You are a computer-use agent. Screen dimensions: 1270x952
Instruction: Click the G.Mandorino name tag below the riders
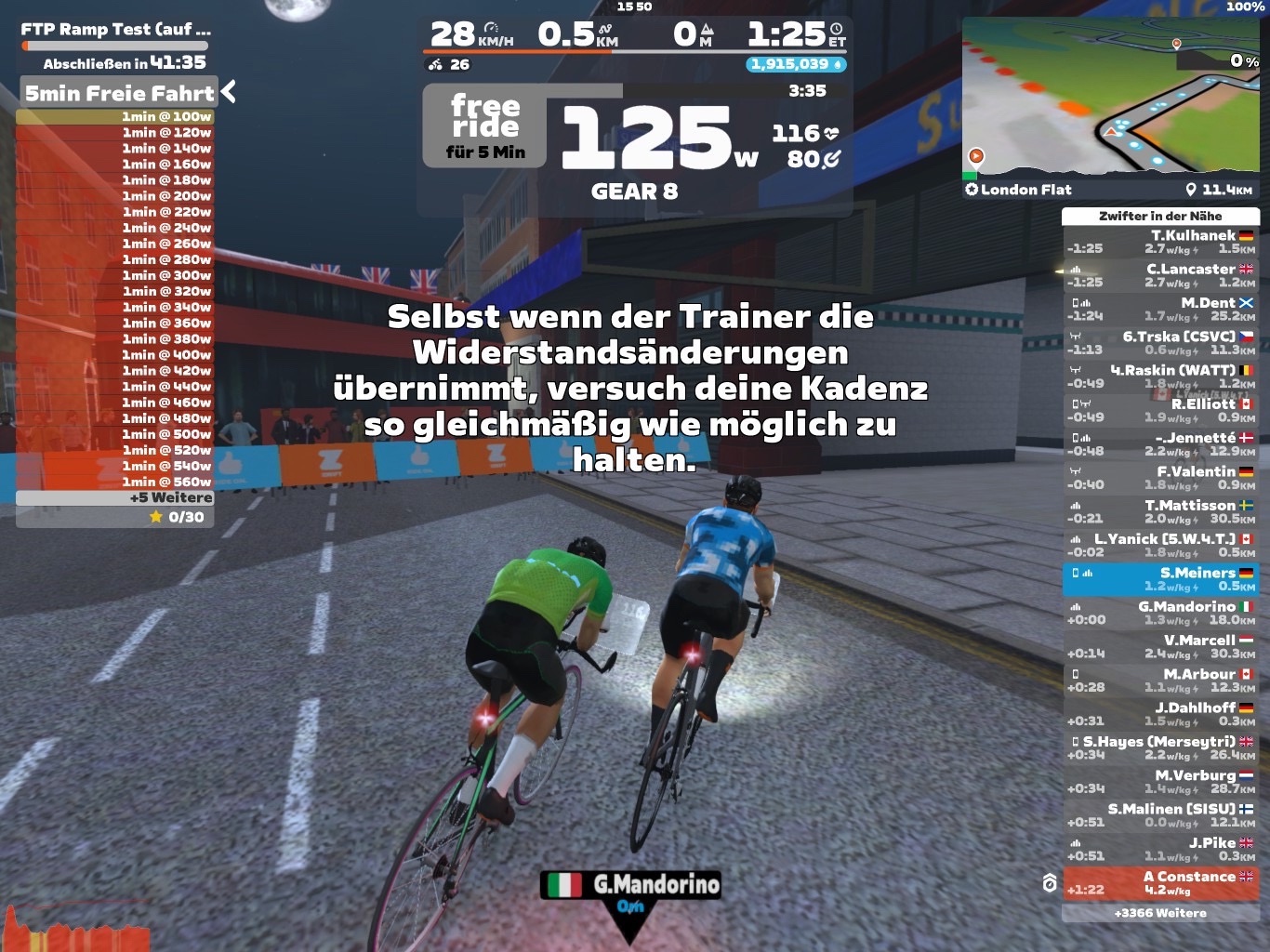tap(630, 884)
